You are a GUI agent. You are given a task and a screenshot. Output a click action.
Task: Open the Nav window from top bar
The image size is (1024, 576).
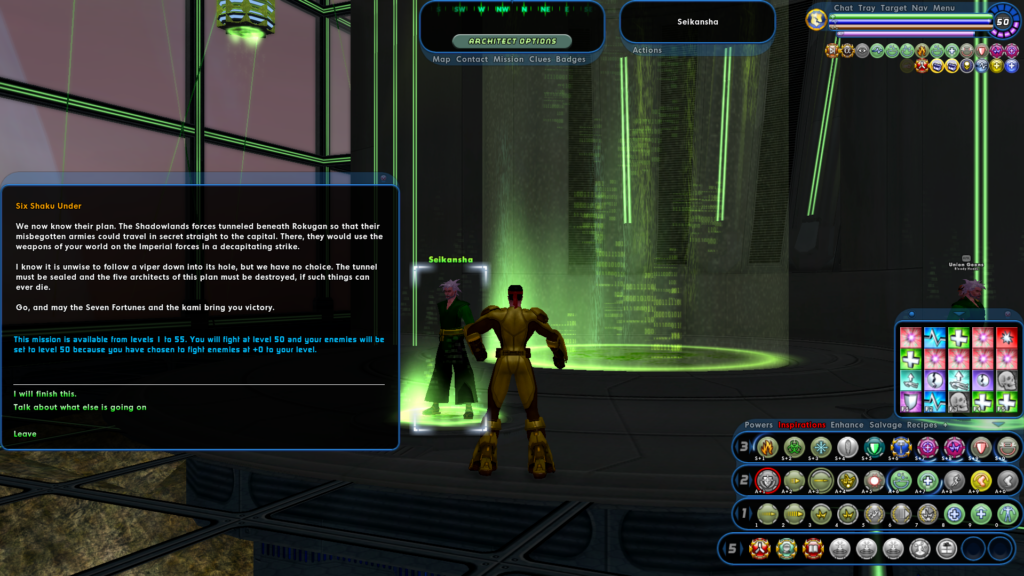(920, 8)
